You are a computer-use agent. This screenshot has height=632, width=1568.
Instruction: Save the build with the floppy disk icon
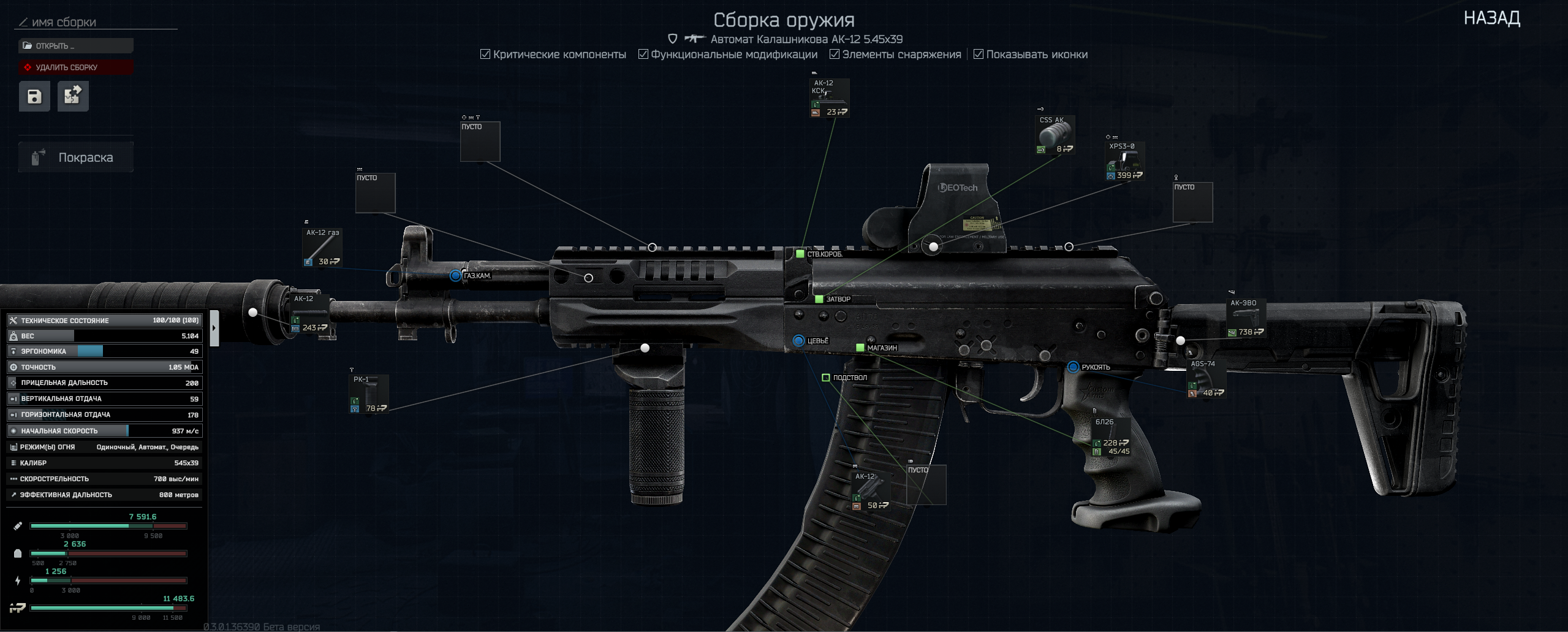[34, 96]
